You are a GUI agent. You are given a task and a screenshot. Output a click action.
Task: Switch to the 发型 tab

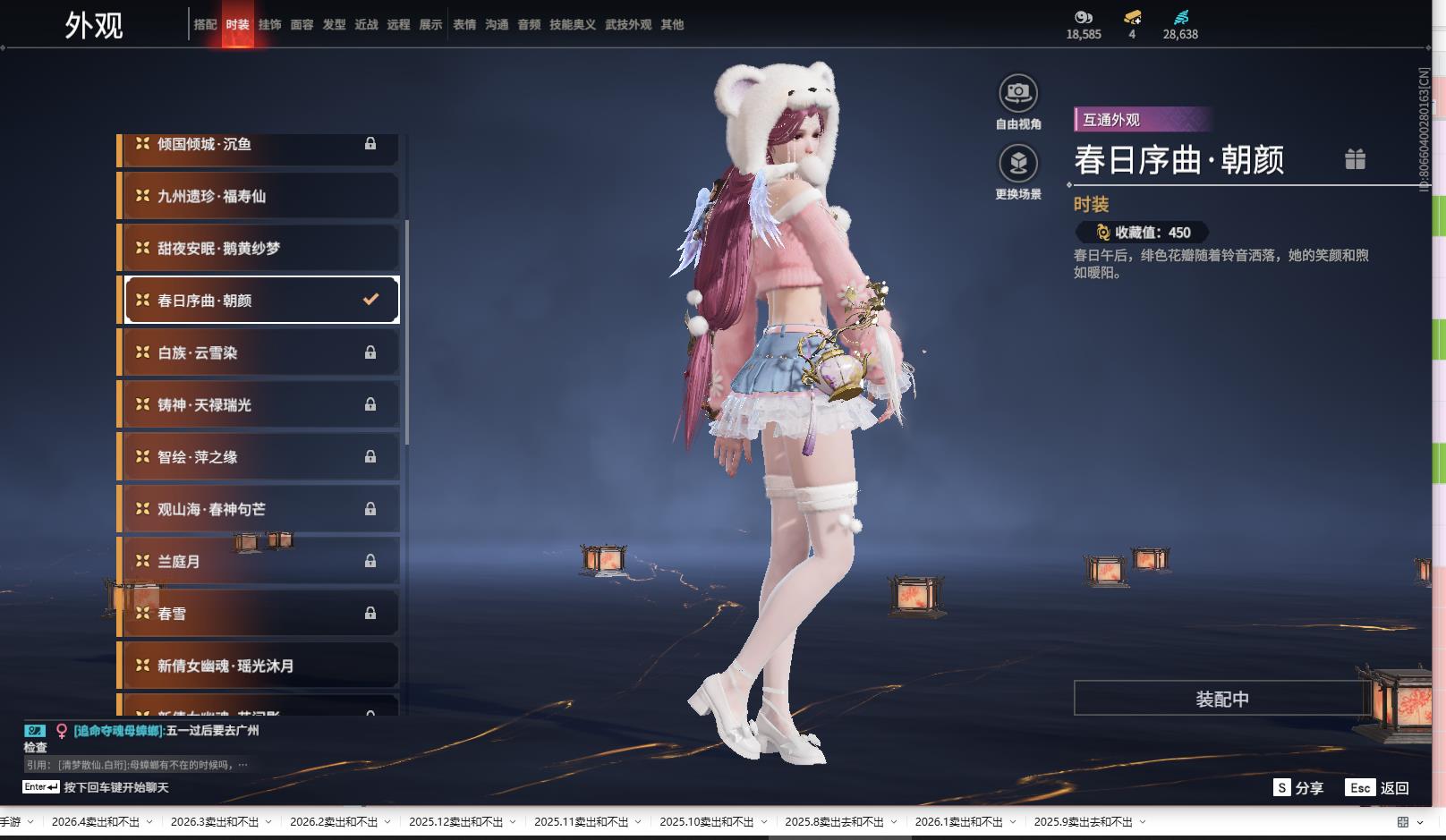pyautogui.click(x=334, y=25)
